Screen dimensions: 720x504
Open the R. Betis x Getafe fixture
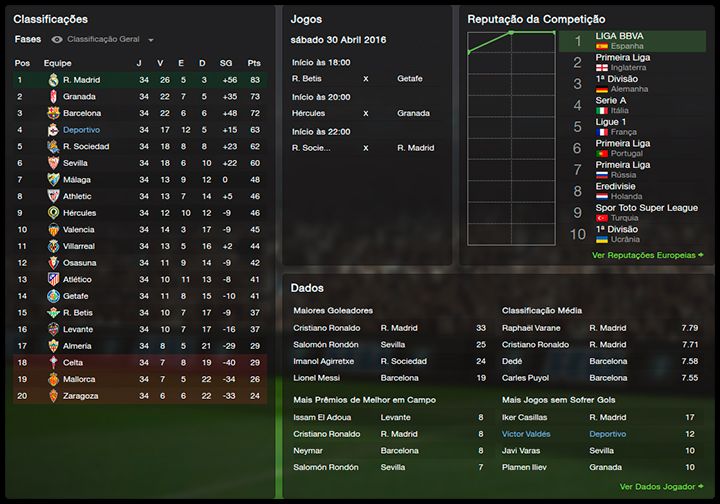click(366, 78)
